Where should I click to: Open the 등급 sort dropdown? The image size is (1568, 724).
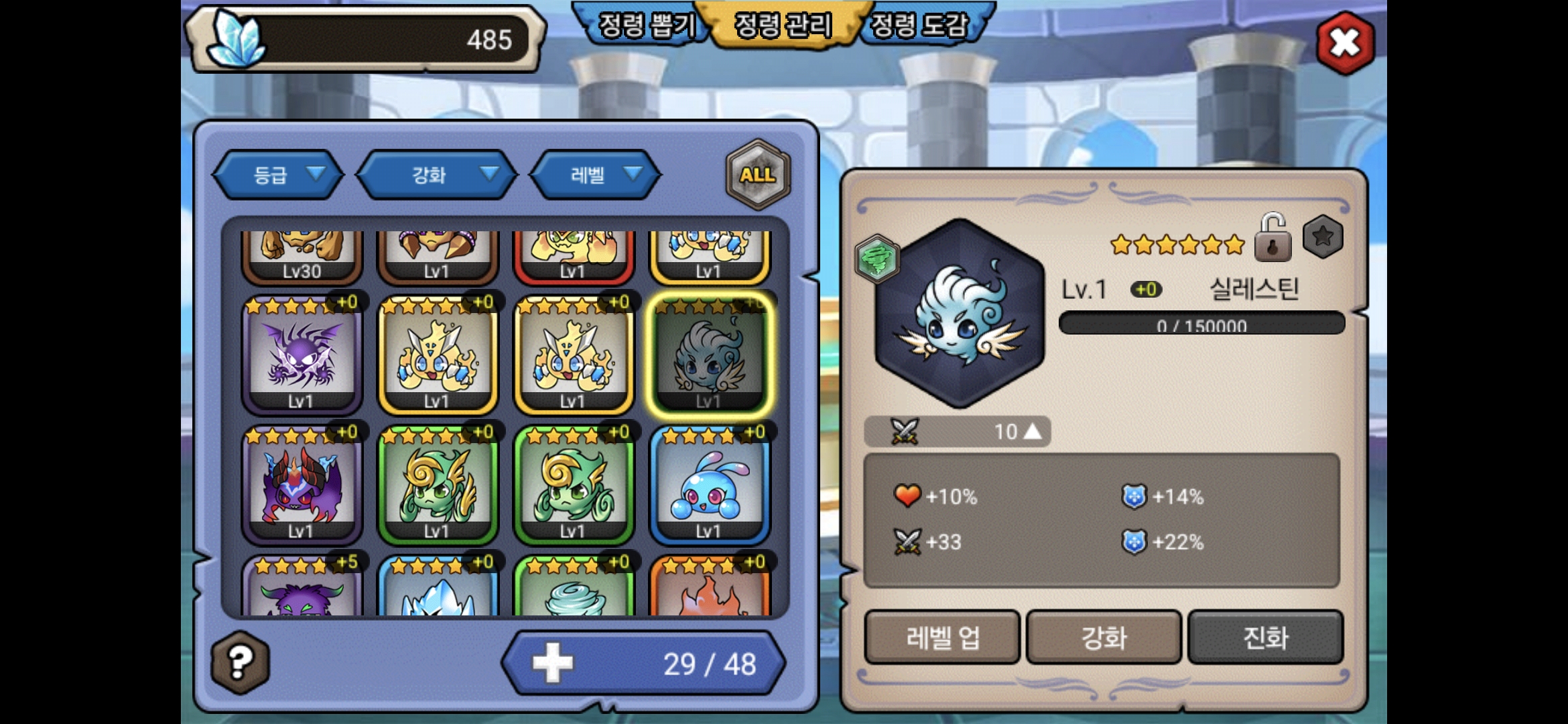(x=278, y=175)
